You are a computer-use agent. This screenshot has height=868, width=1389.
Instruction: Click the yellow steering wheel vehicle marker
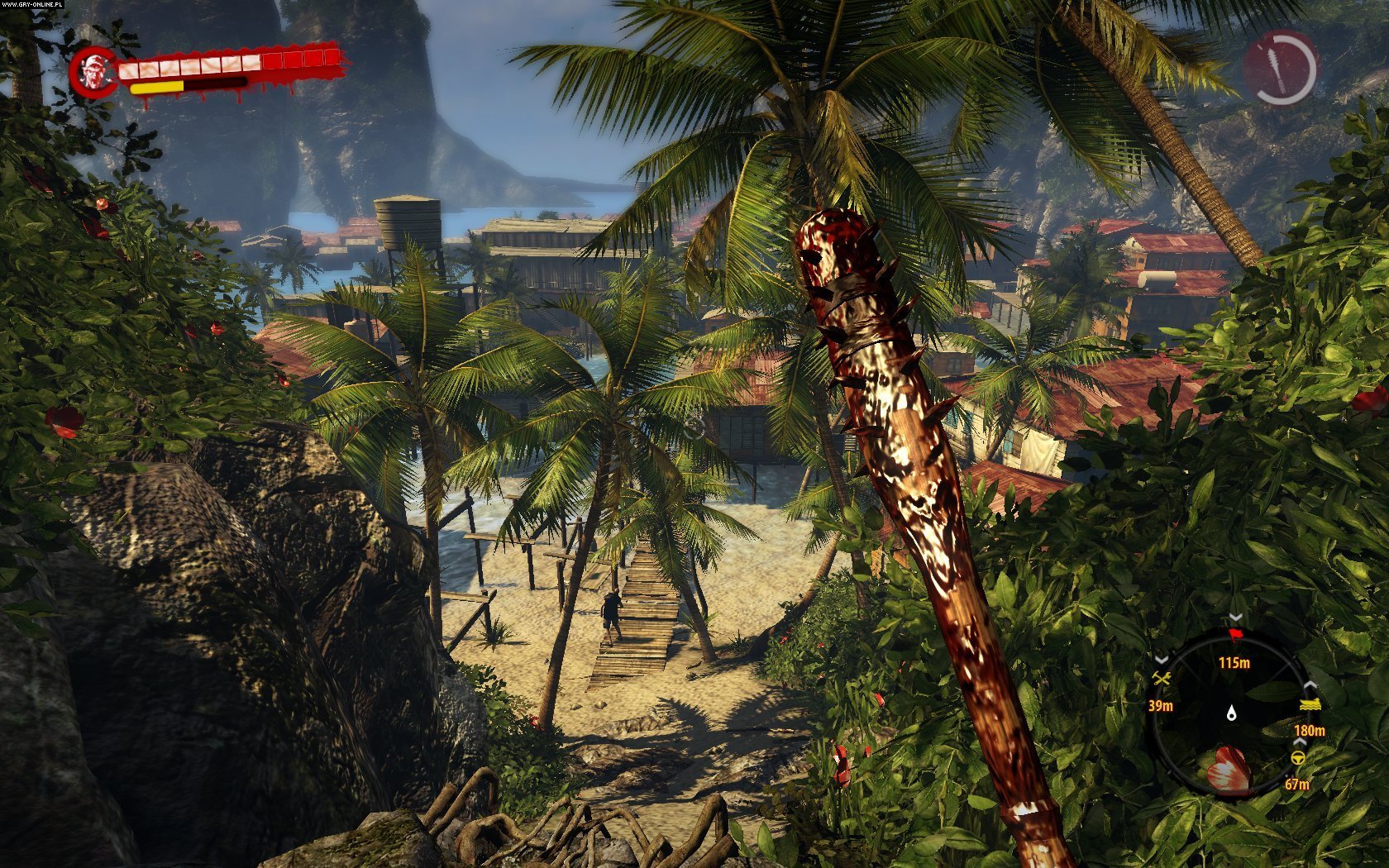(x=1297, y=758)
